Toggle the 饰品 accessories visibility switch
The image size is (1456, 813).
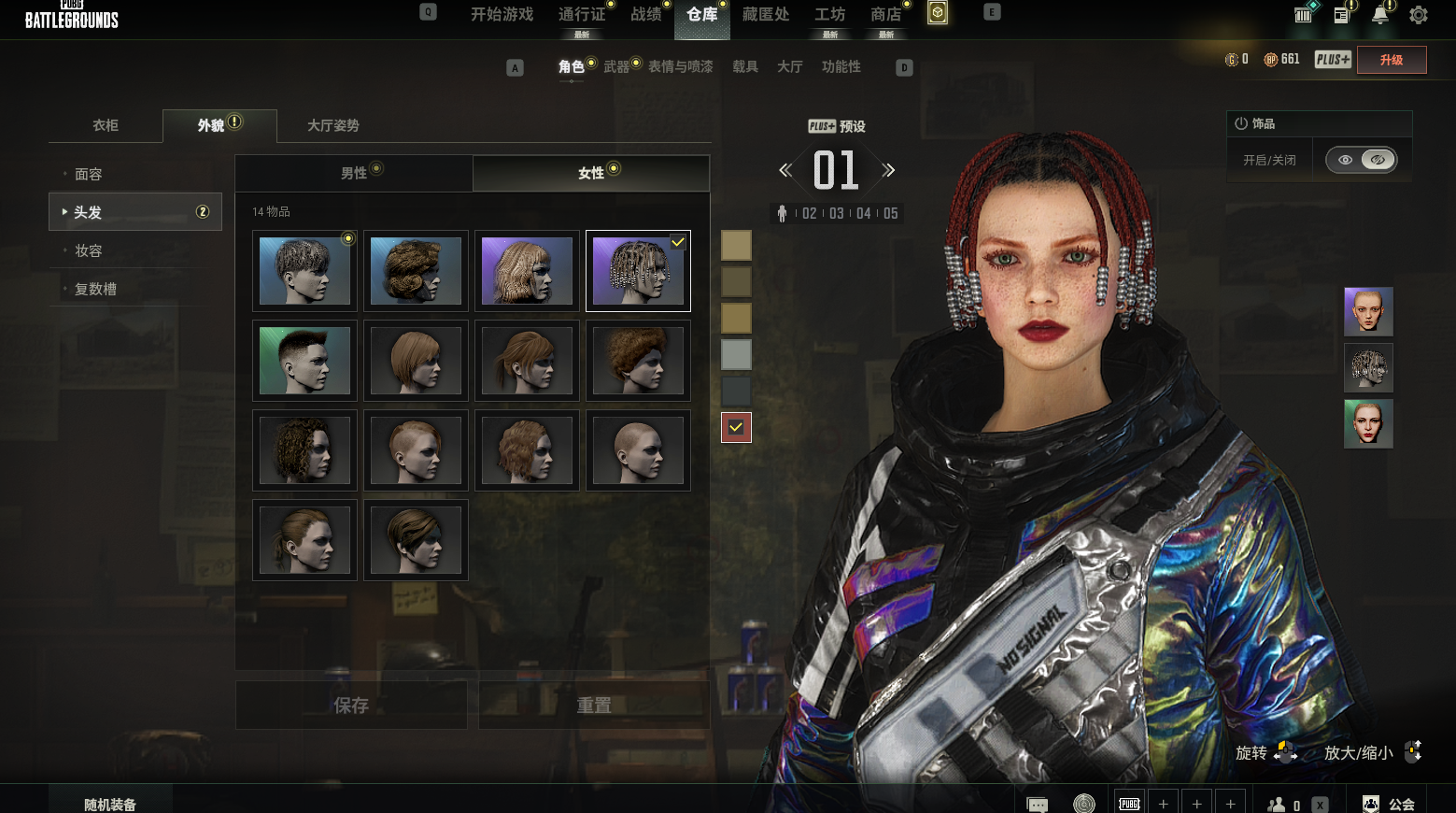(1362, 160)
